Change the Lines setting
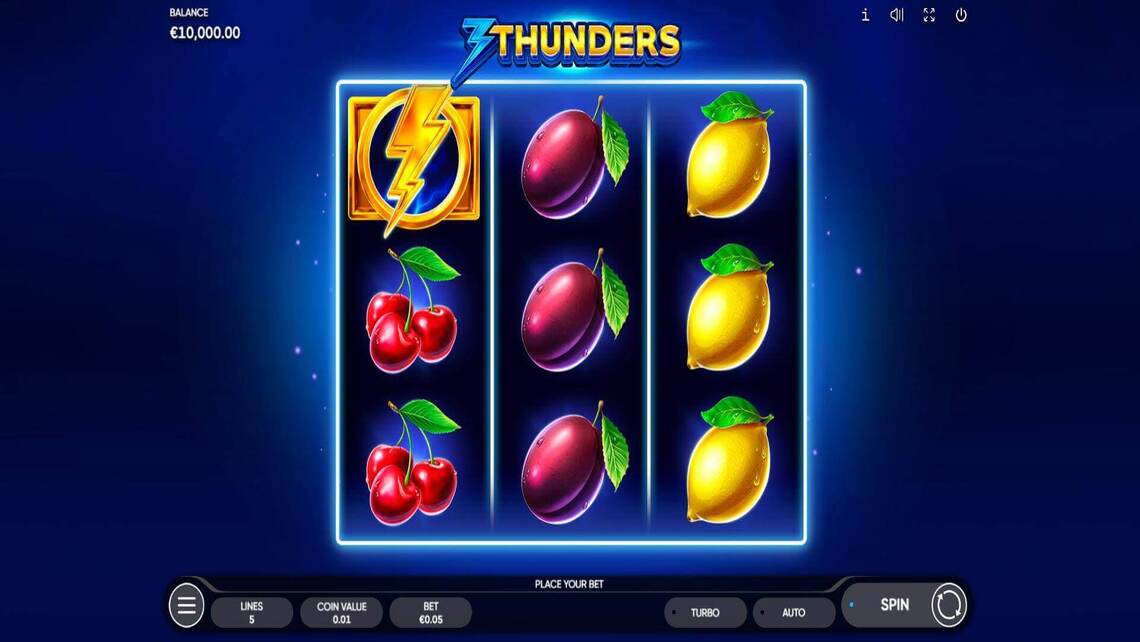Image resolution: width=1140 pixels, height=642 pixels. point(252,612)
